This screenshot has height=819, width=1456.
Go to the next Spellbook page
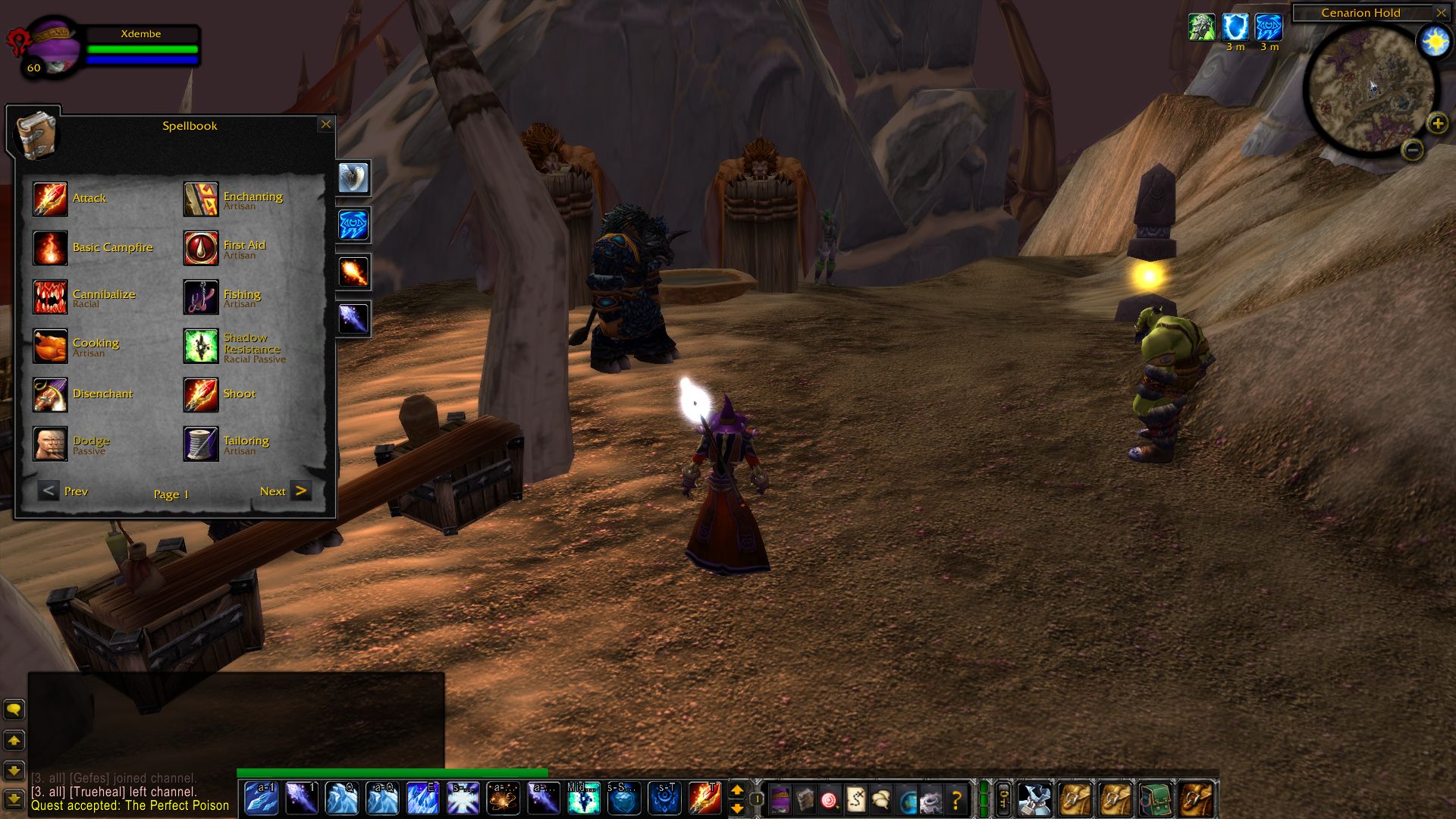pyautogui.click(x=300, y=491)
